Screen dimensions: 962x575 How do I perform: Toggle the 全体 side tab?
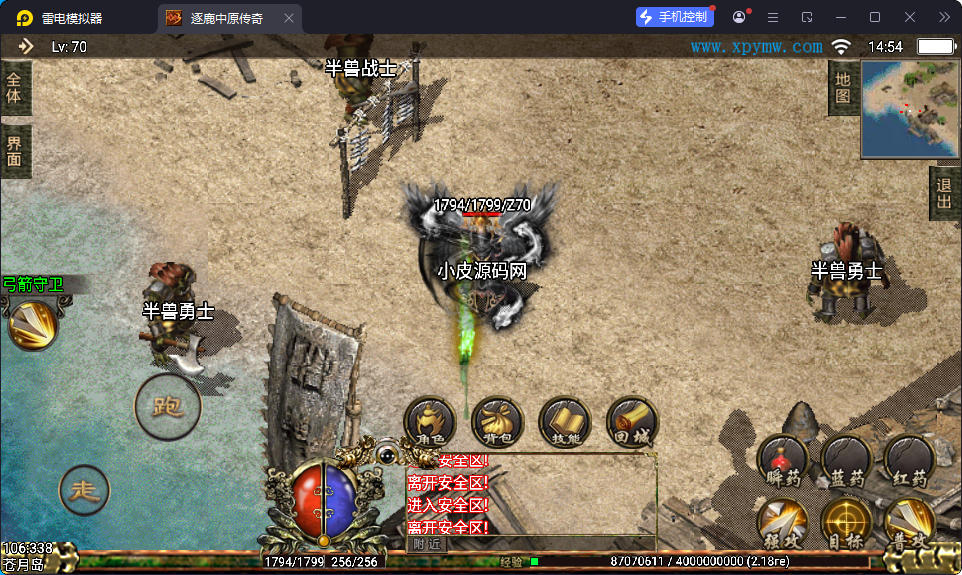click(x=14, y=88)
